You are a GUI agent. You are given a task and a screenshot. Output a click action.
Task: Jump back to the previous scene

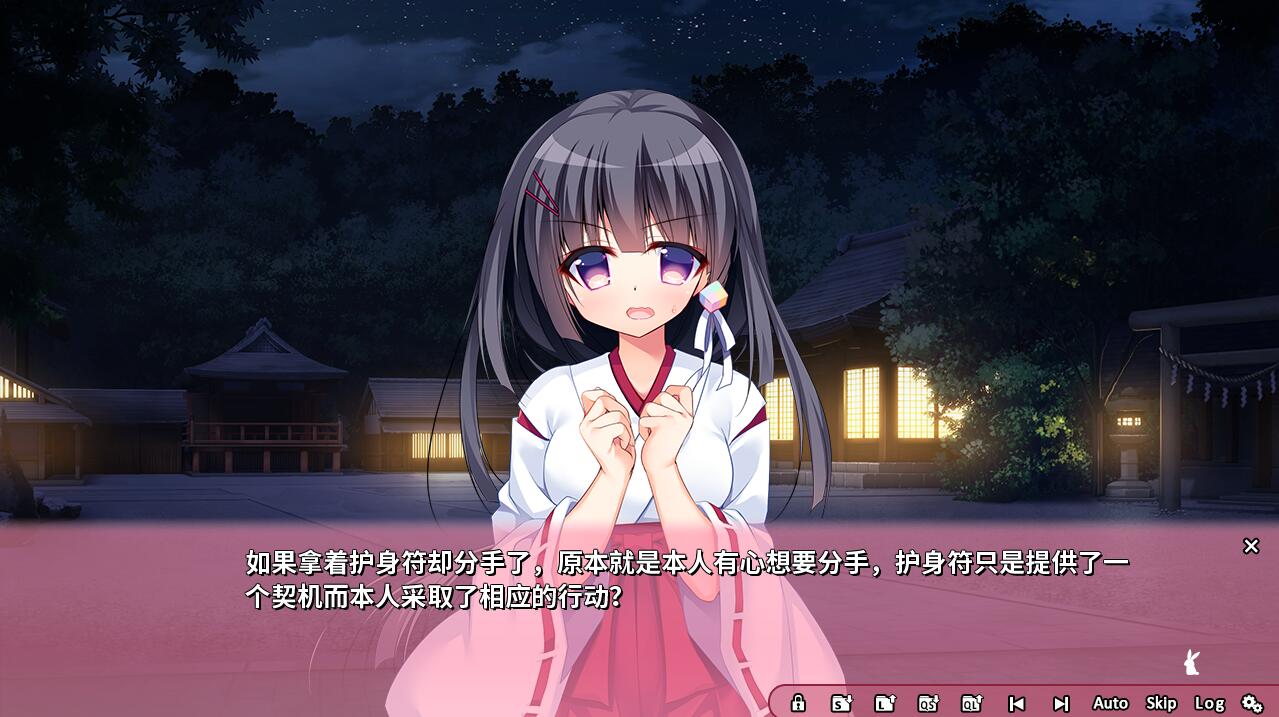[1017, 703]
